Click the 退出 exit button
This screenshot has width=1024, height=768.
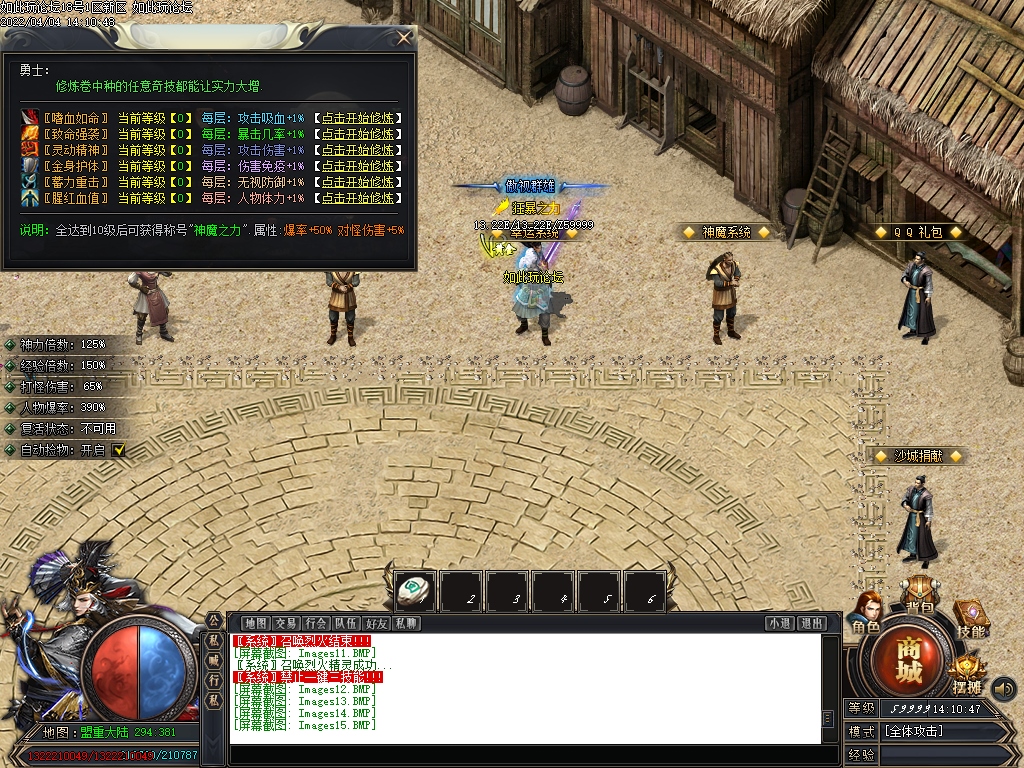(811, 623)
